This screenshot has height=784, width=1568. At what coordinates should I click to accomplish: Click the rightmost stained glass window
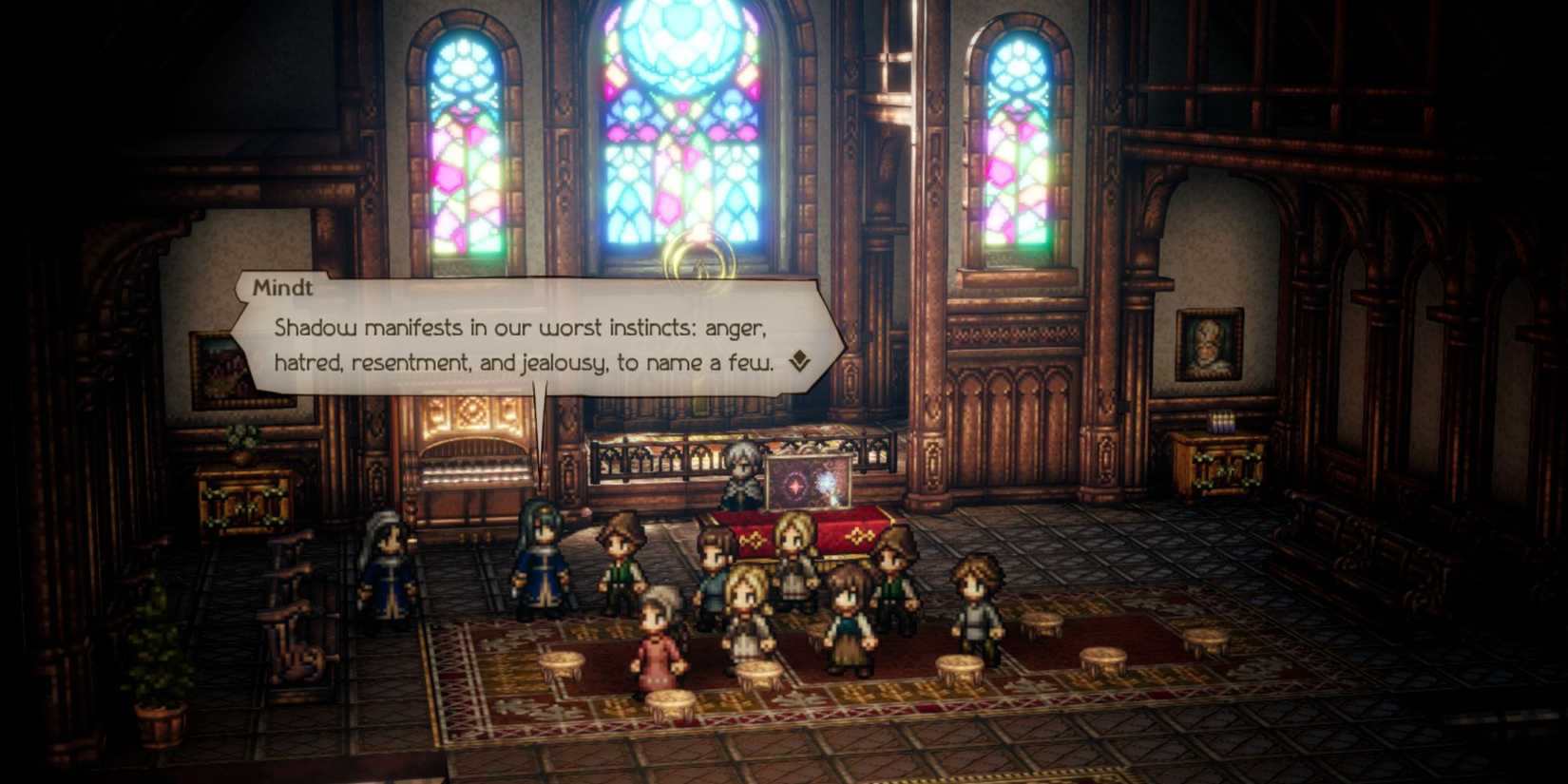1022,143
